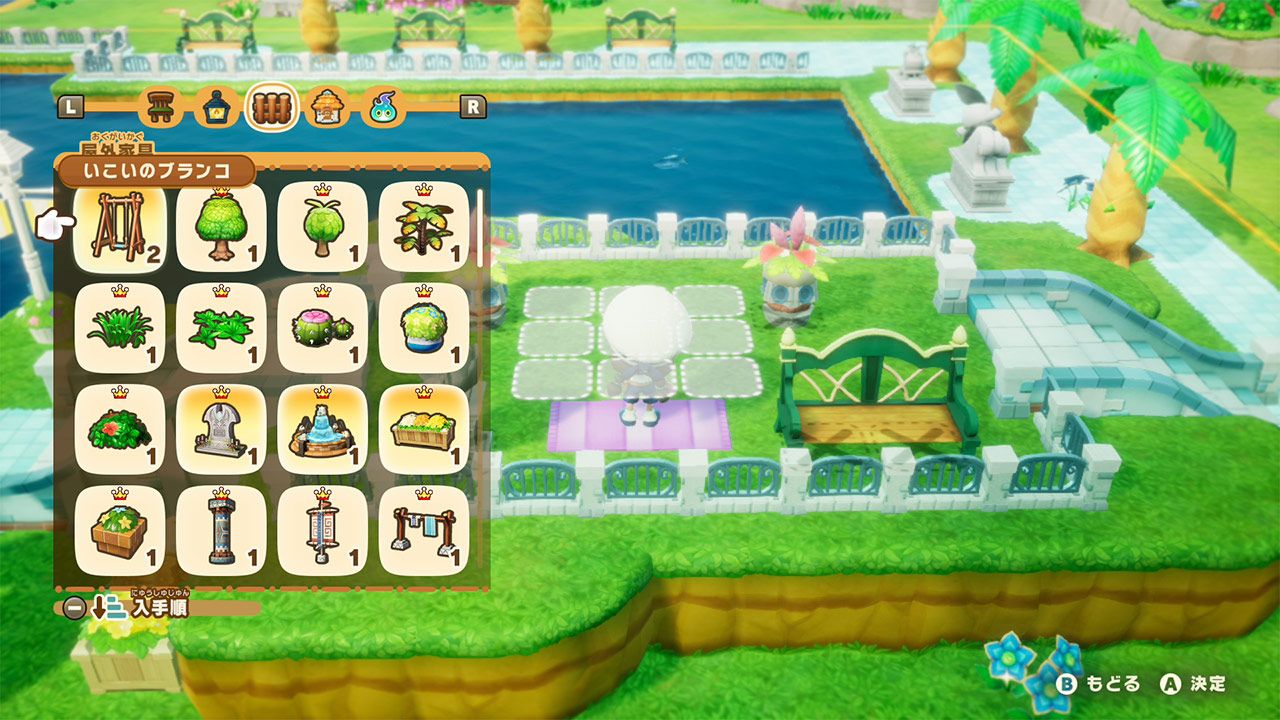
Task: Select the いこいのブランコ swing item
Action: [x=118, y=226]
